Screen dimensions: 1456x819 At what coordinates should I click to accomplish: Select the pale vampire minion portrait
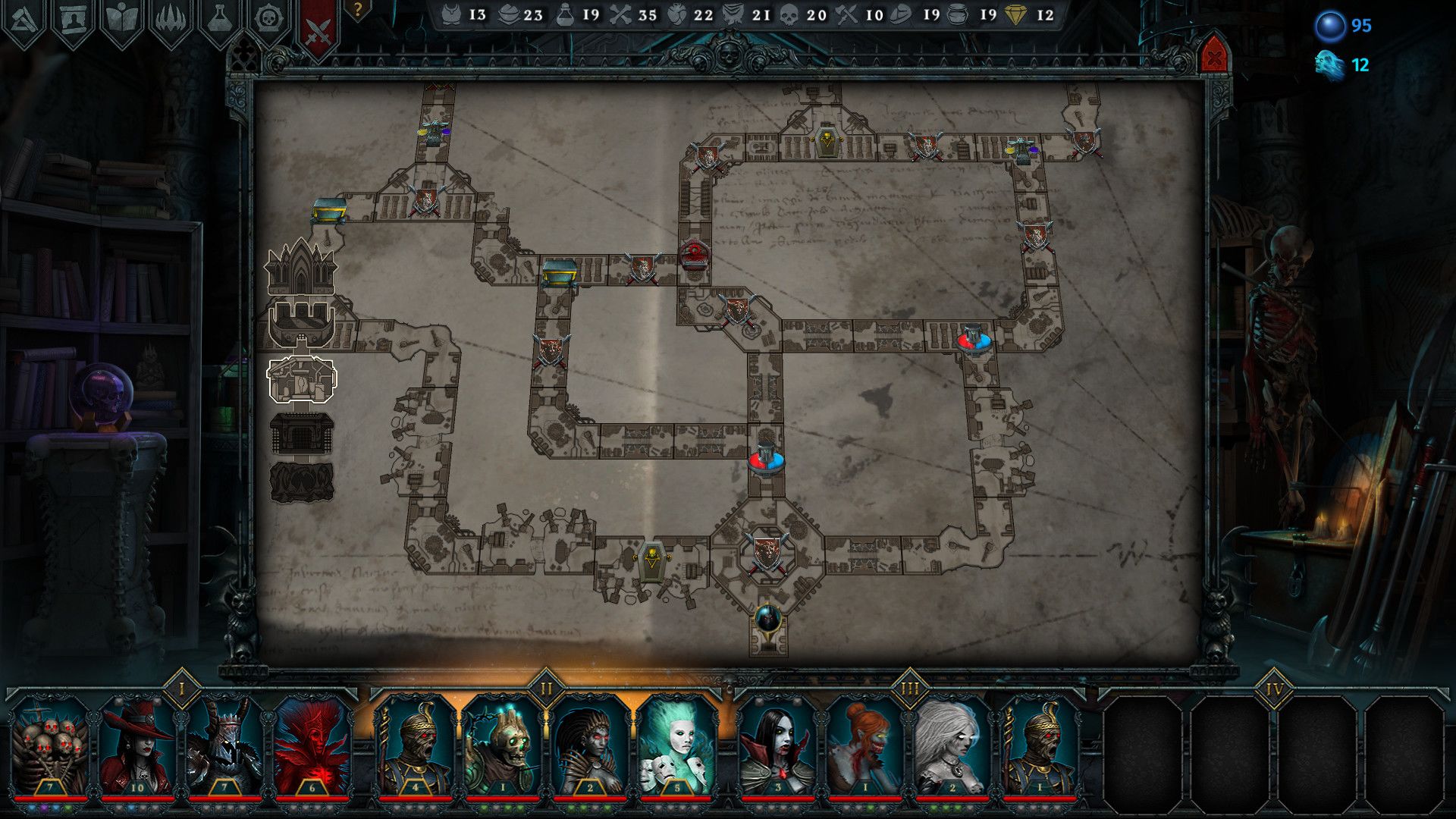[777, 747]
